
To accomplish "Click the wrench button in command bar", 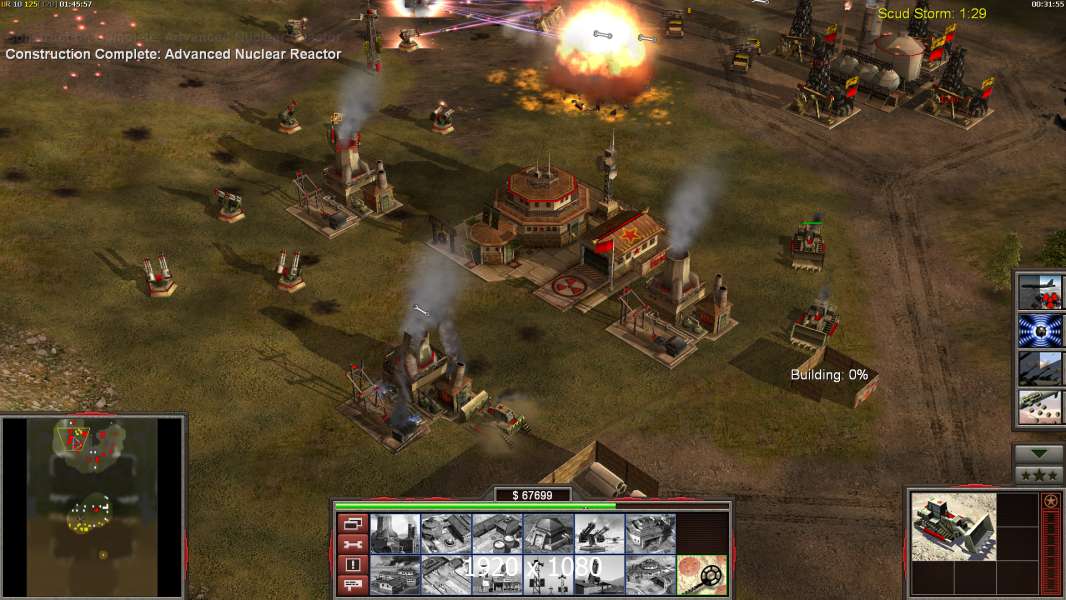I will point(352,544).
